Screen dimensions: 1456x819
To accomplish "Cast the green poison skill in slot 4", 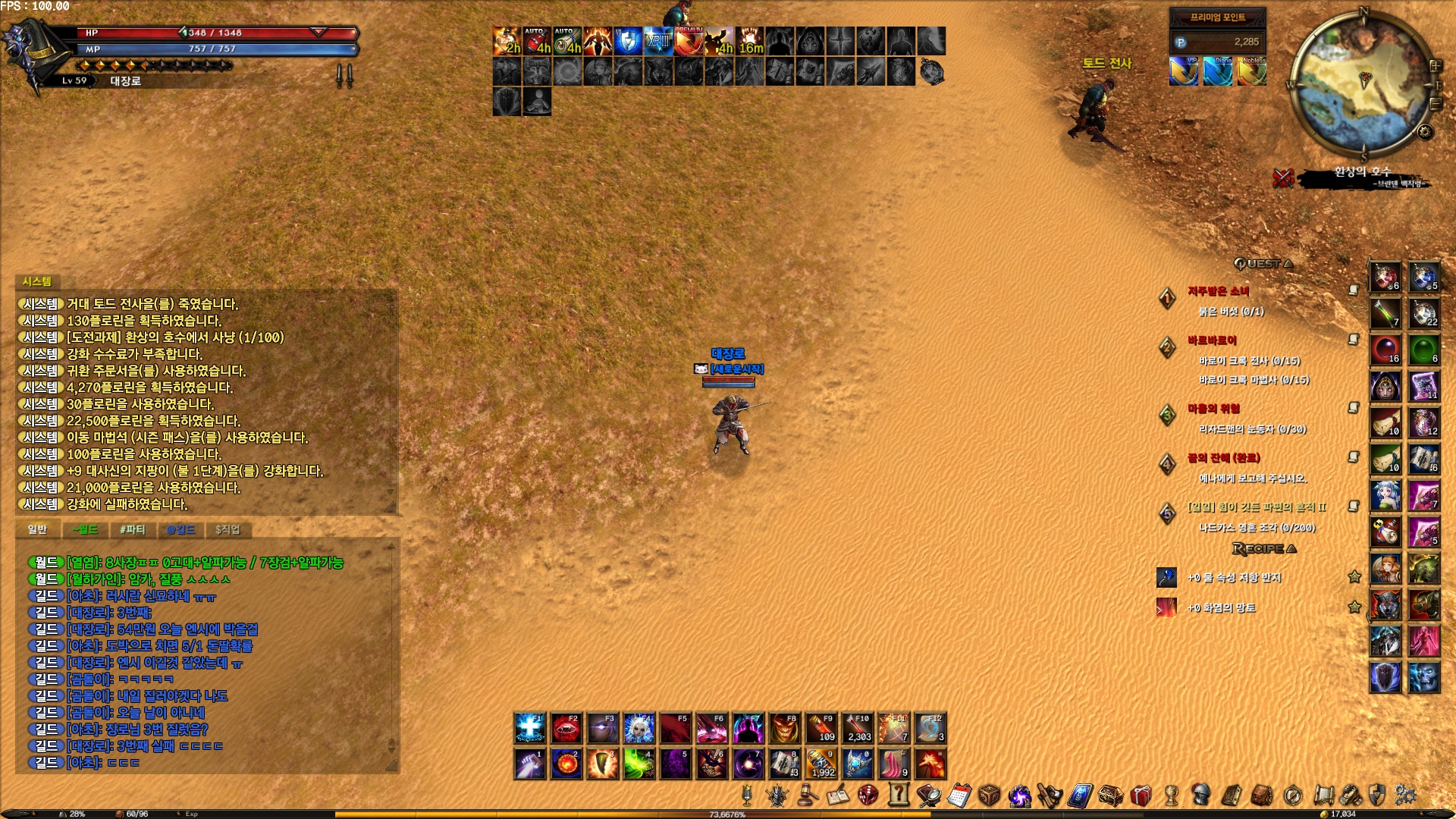I will 639,764.
